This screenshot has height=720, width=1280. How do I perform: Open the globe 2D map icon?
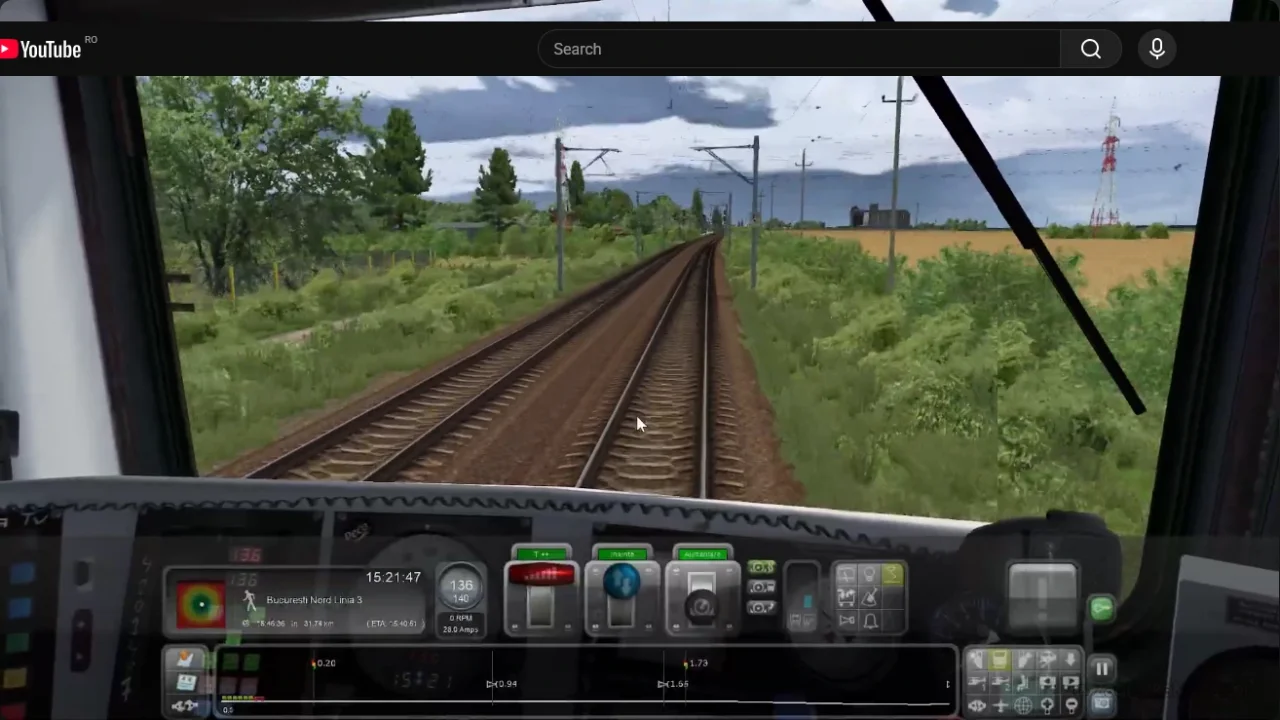(x=1023, y=705)
